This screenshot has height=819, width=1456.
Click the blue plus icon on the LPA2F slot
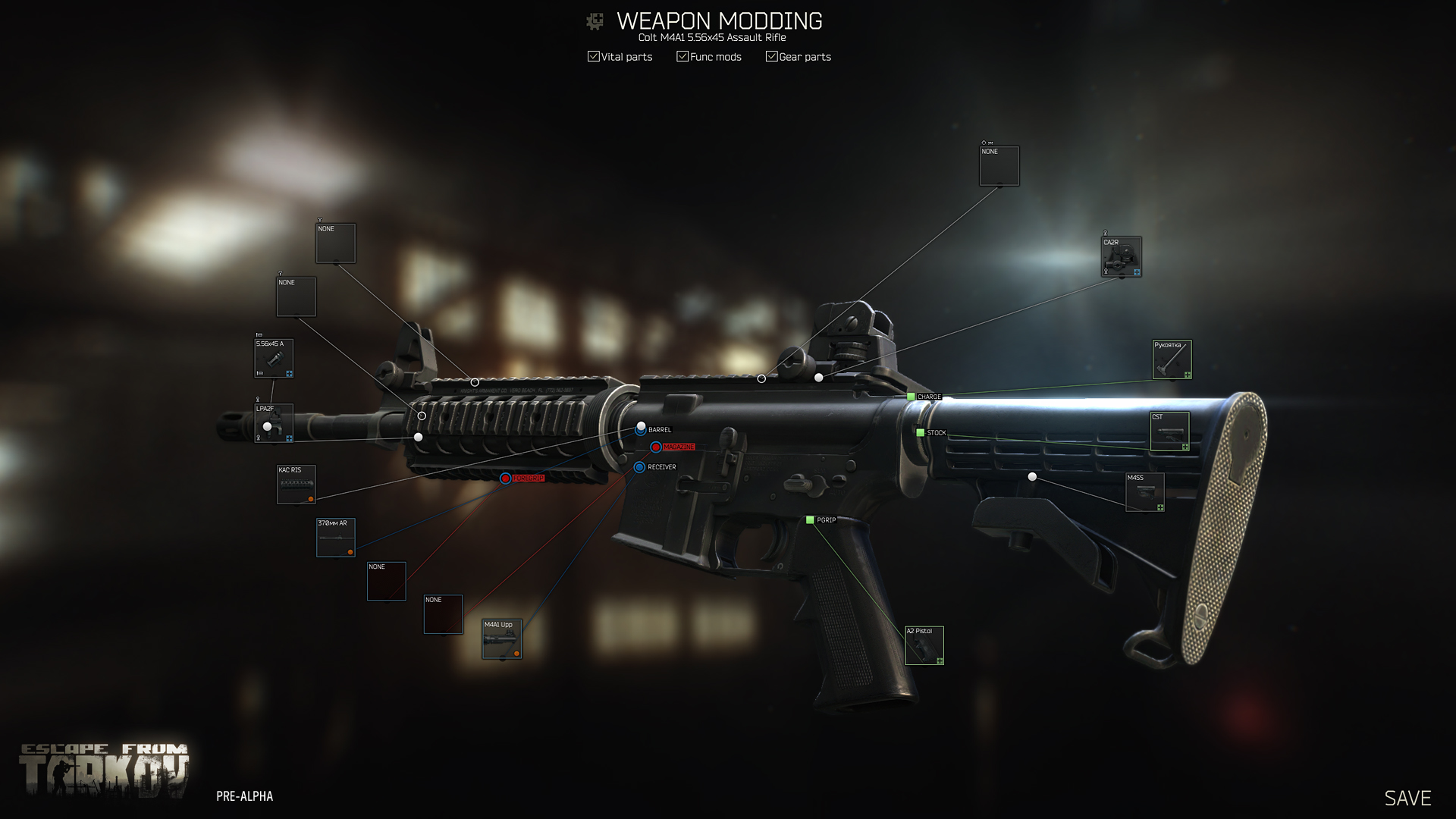289,438
